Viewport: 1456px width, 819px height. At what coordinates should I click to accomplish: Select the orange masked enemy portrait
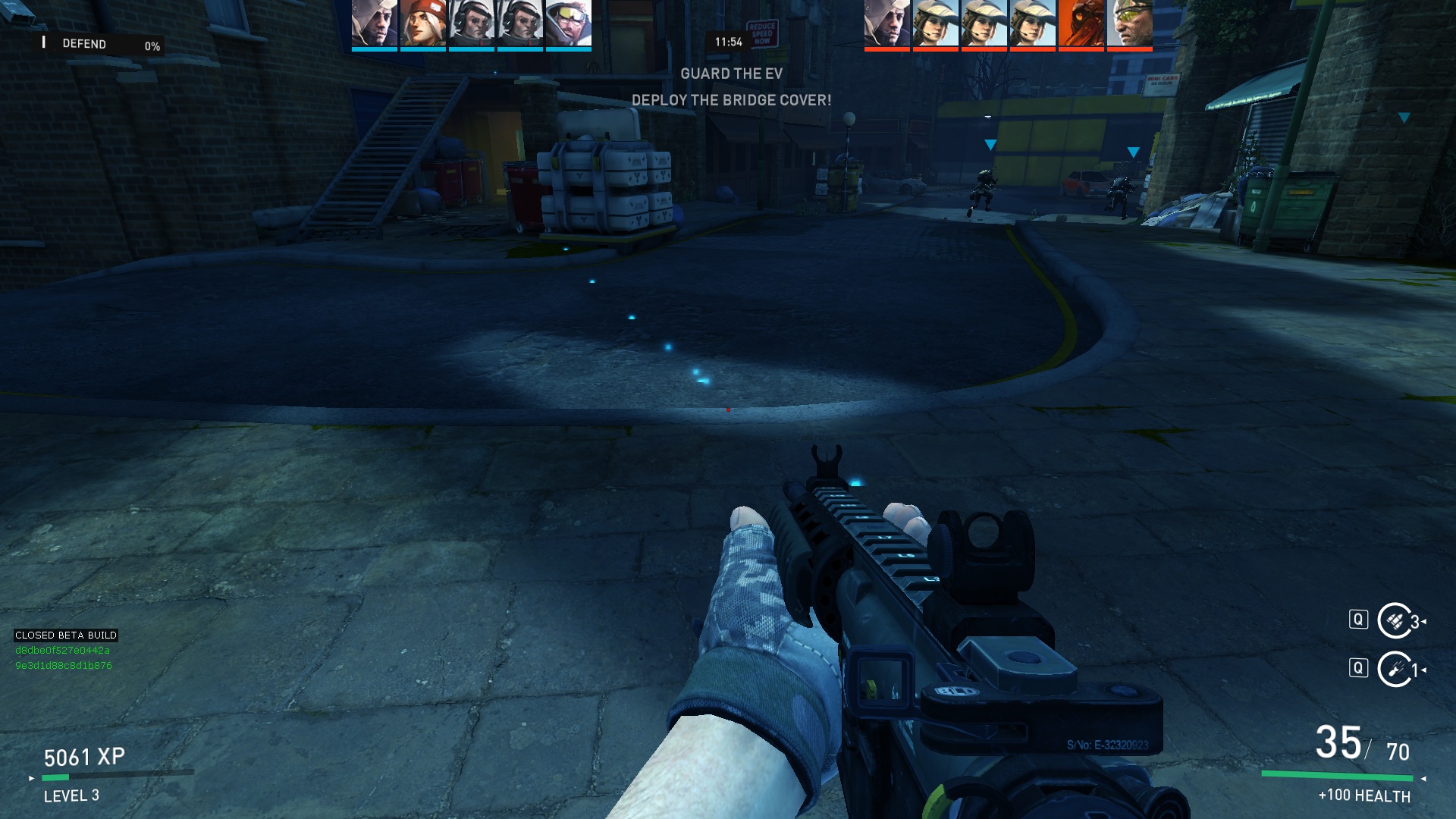click(1081, 24)
